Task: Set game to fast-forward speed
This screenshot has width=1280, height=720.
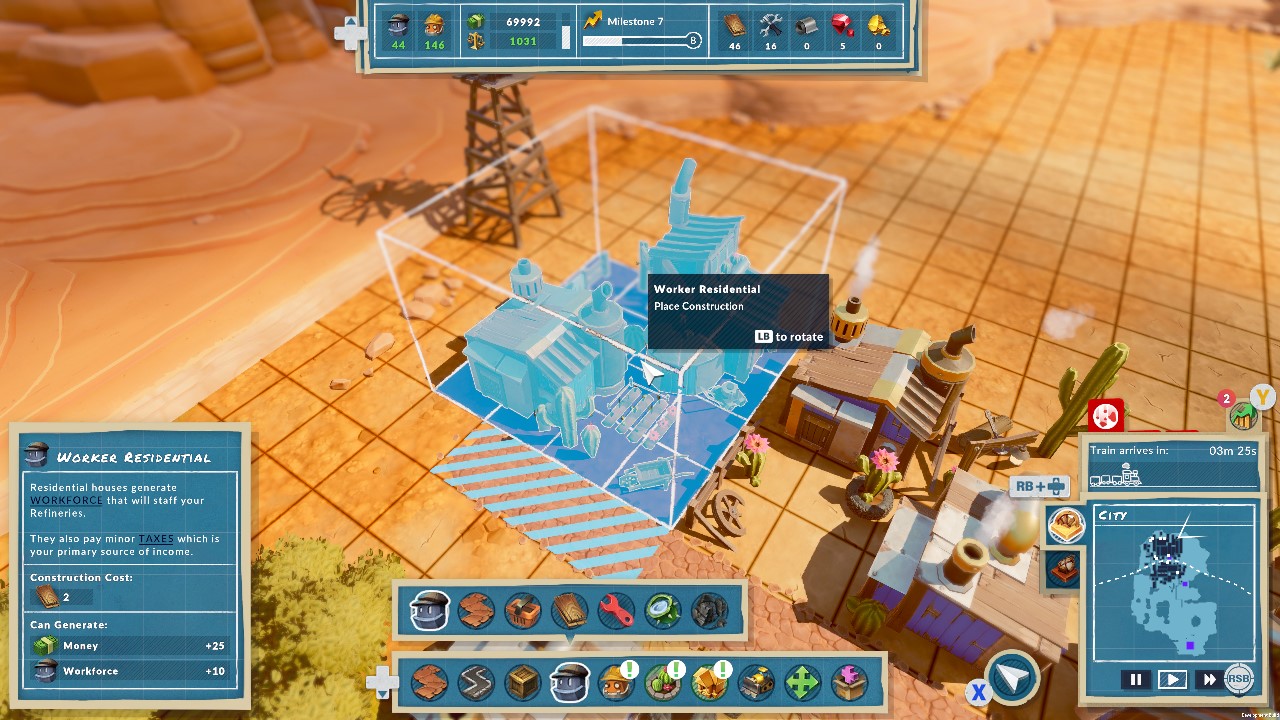Action: click(1209, 679)
